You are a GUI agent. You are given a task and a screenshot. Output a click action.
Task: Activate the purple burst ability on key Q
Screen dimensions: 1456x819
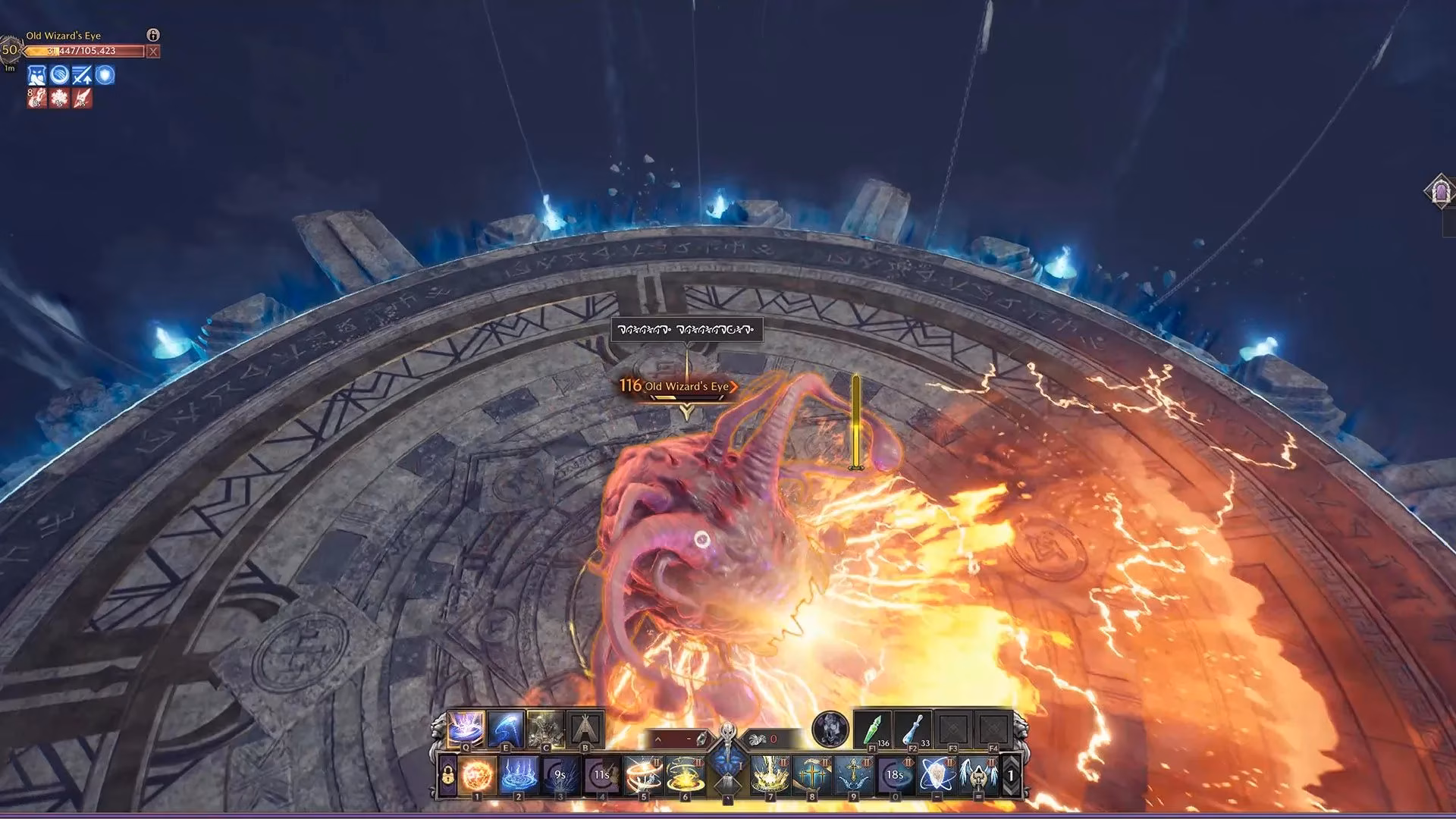point(465,728)
